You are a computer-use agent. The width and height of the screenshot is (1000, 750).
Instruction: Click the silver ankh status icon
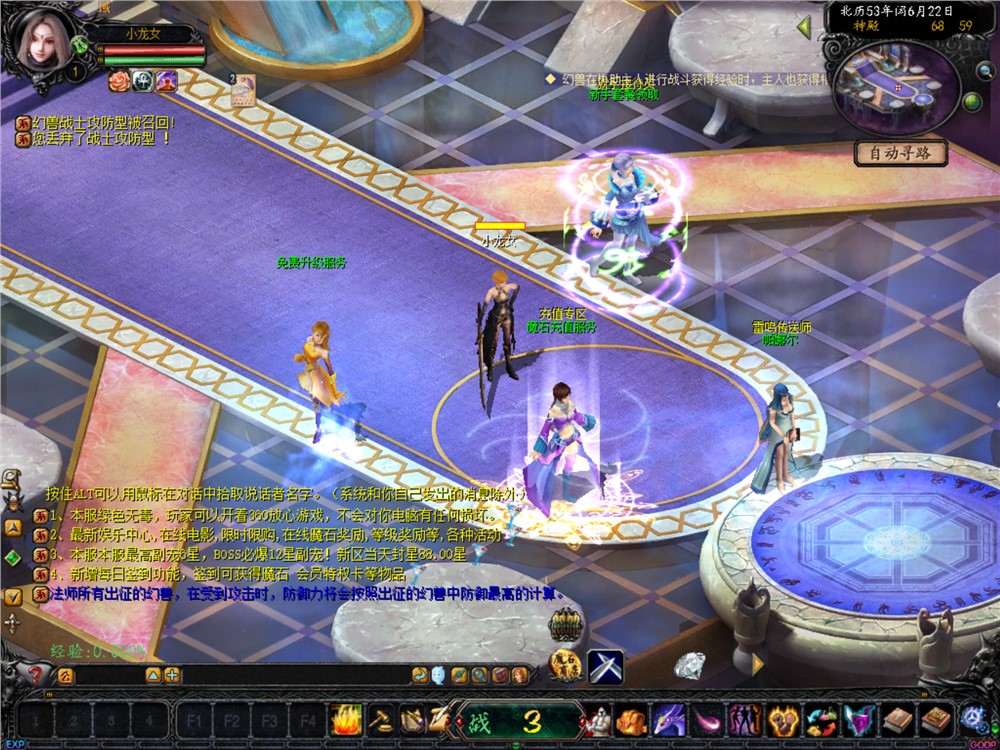(142, 81)
